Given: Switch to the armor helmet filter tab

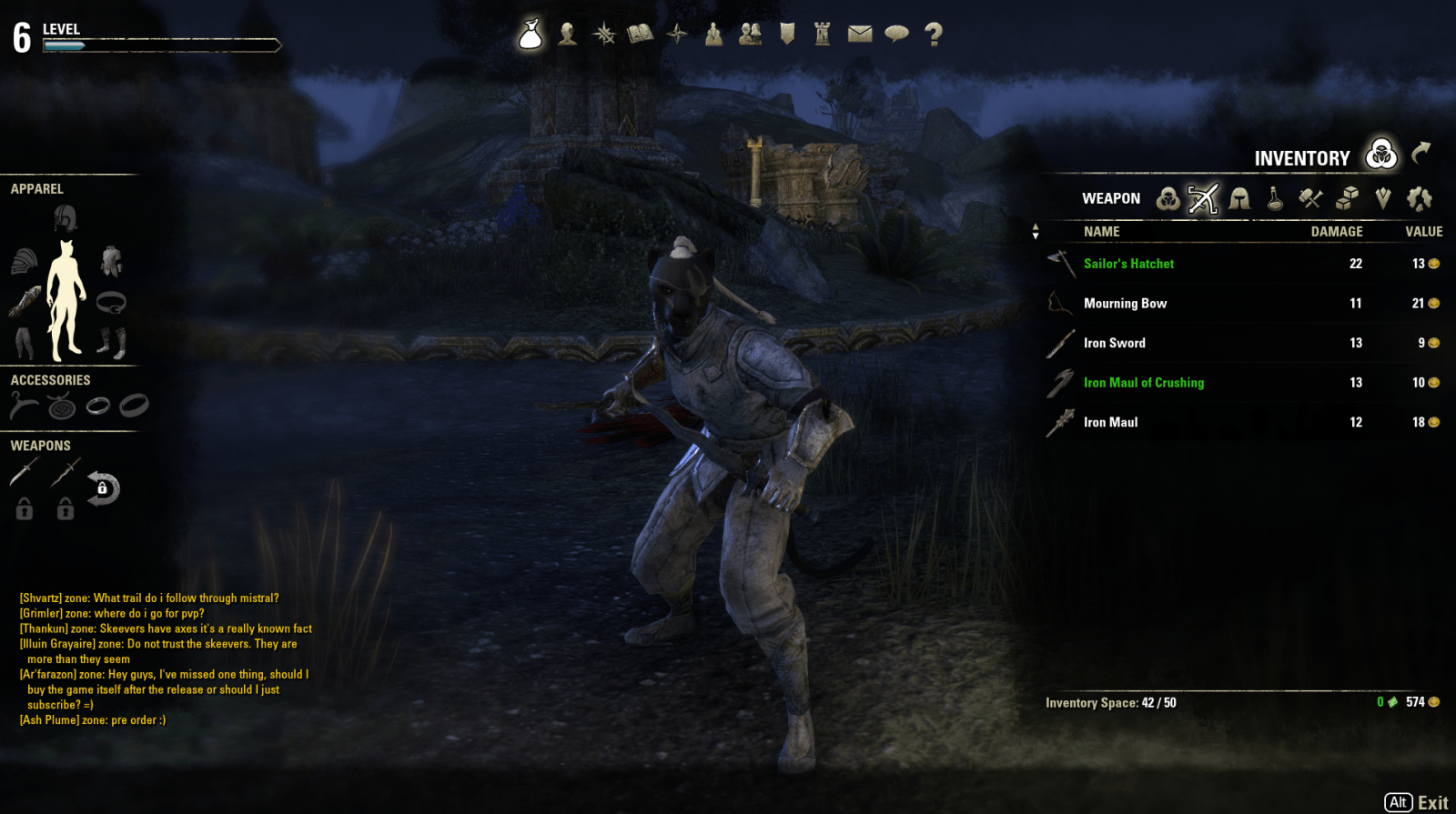Looking at the screenshot, I should [x=1239, y=198].
